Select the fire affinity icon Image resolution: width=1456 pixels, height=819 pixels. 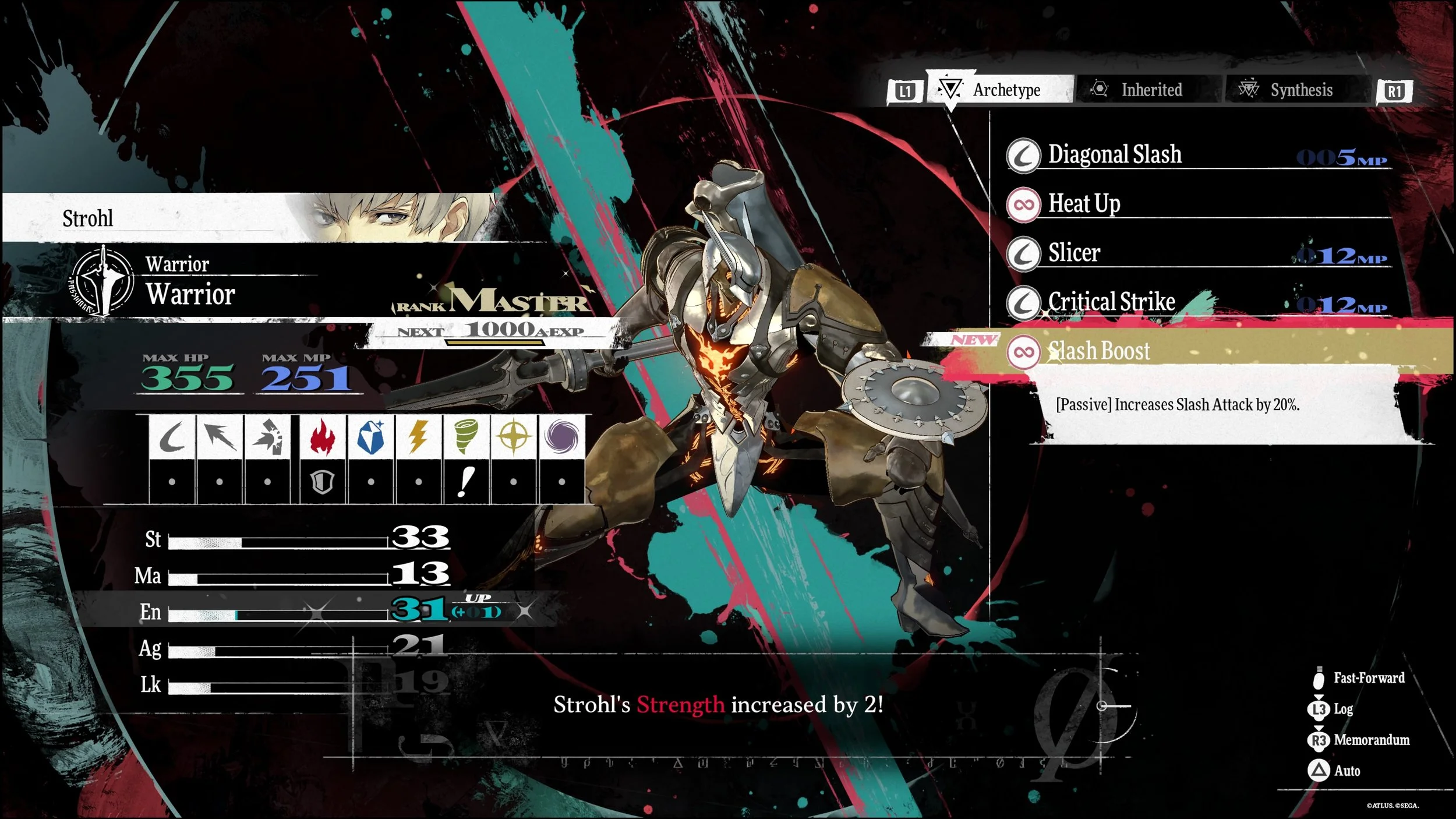coord(322,437)
